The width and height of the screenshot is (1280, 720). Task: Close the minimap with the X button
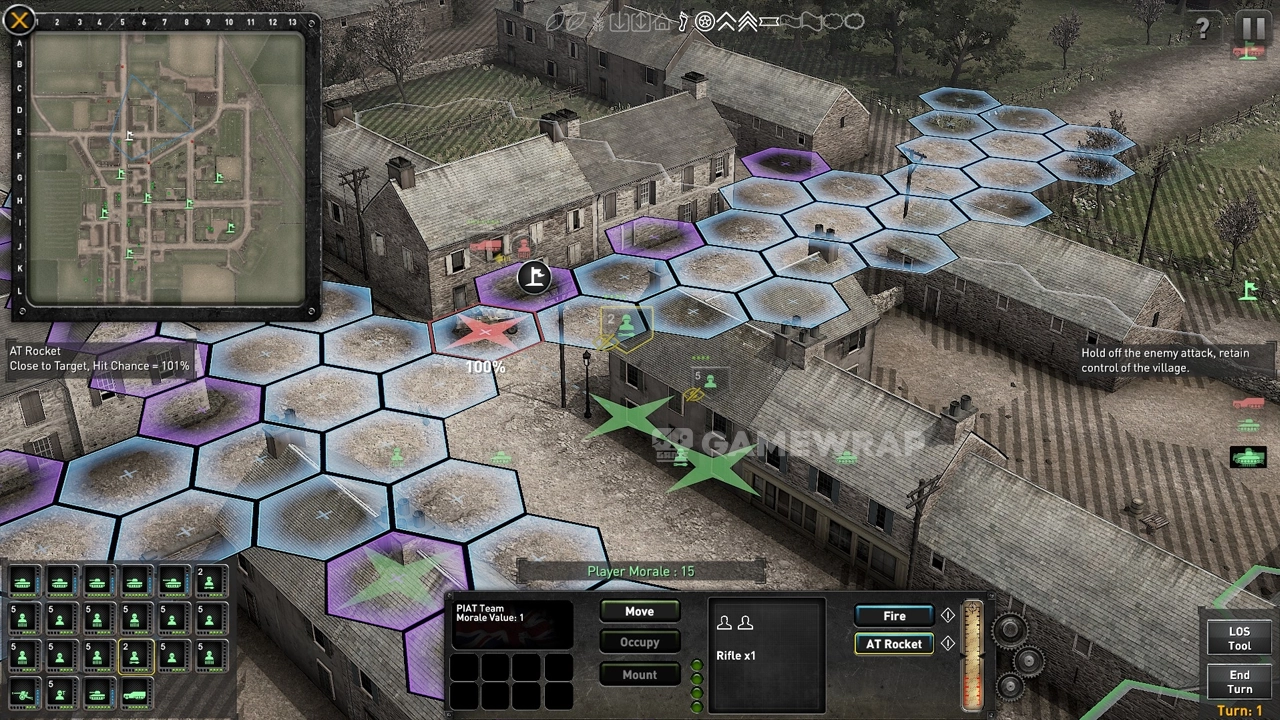19,19
